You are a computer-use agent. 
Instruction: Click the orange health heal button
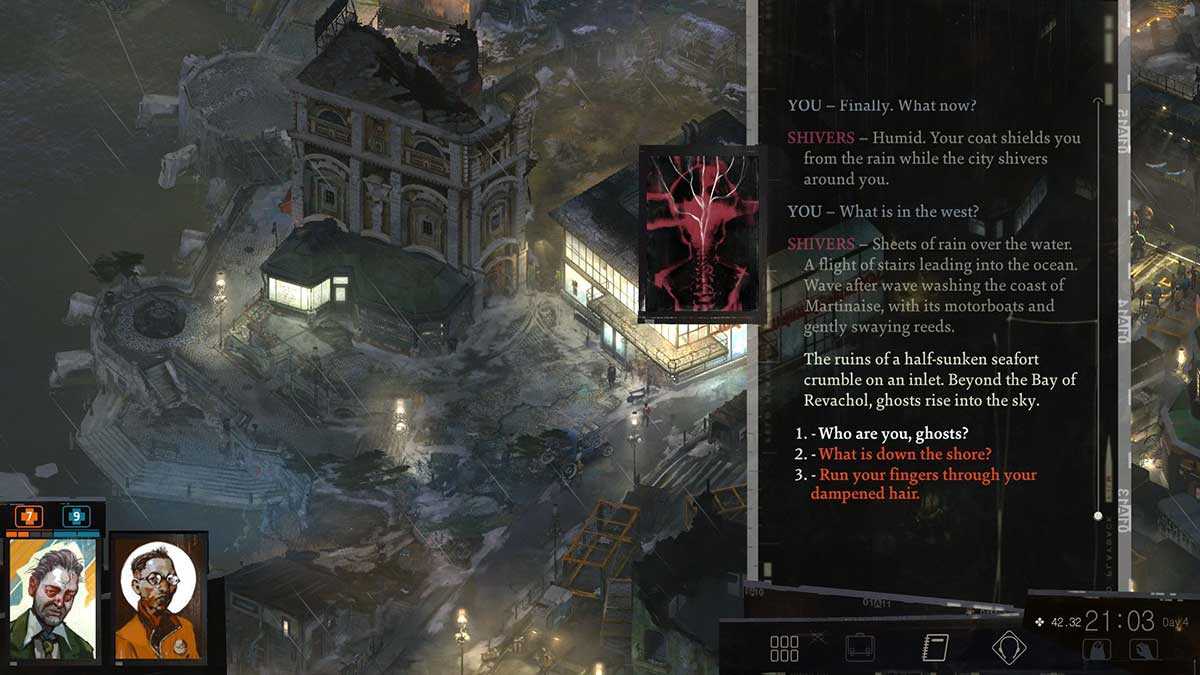(30, 516)
